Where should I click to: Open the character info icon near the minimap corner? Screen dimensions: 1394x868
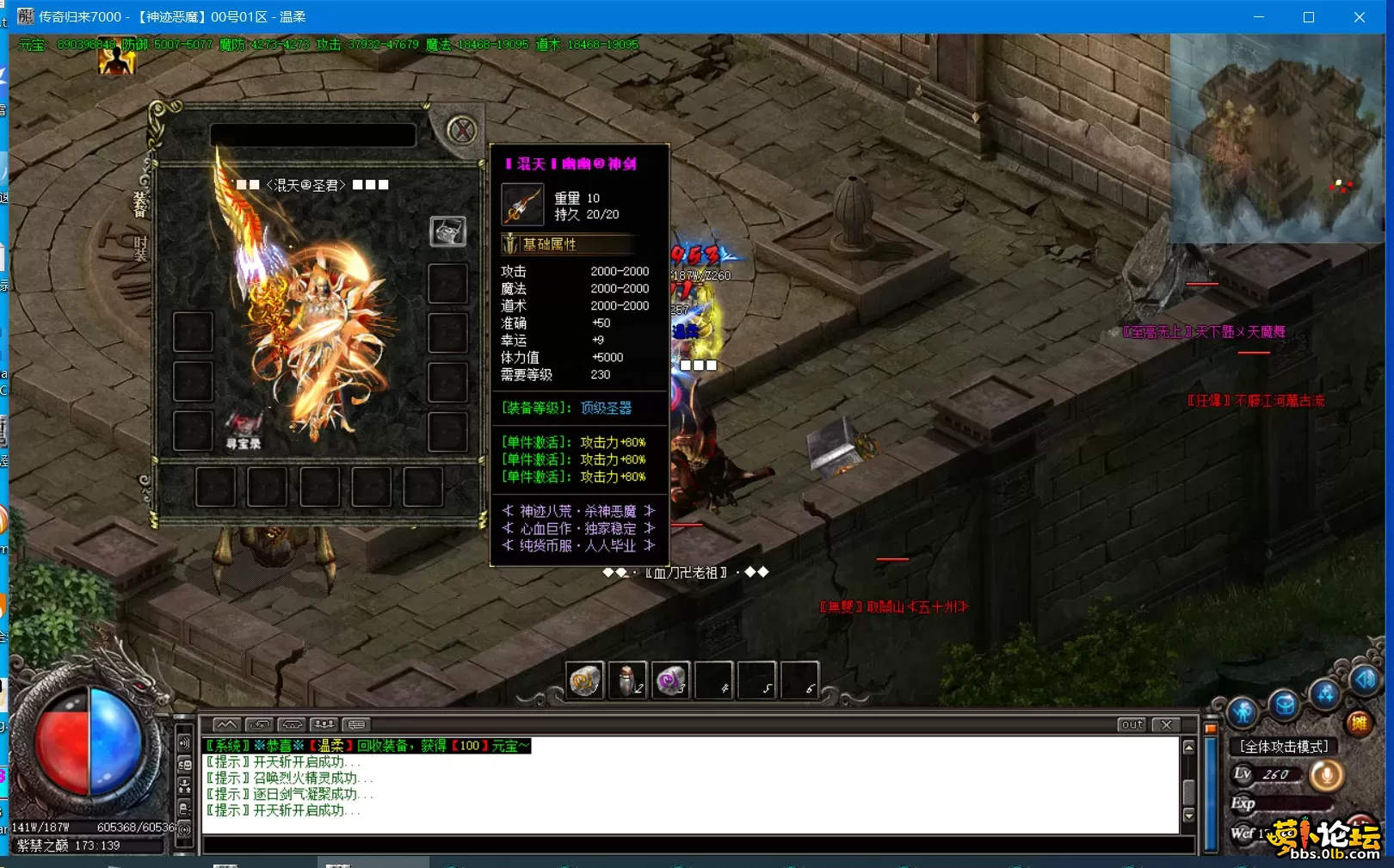1242,711
